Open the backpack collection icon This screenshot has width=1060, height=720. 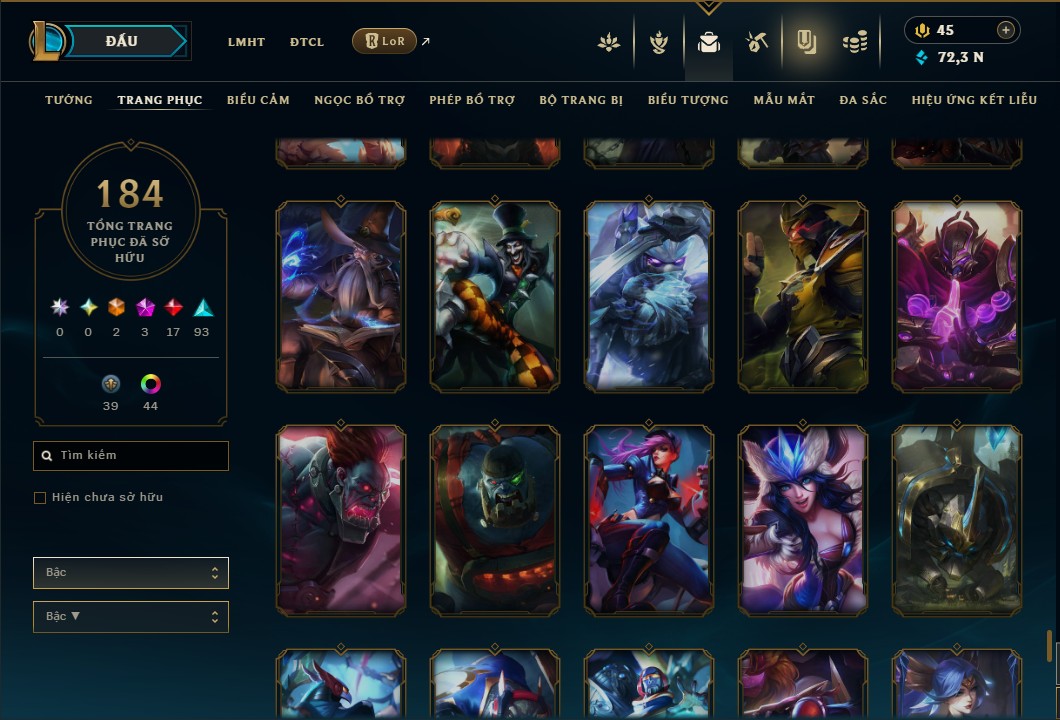[x=708, y=42]
